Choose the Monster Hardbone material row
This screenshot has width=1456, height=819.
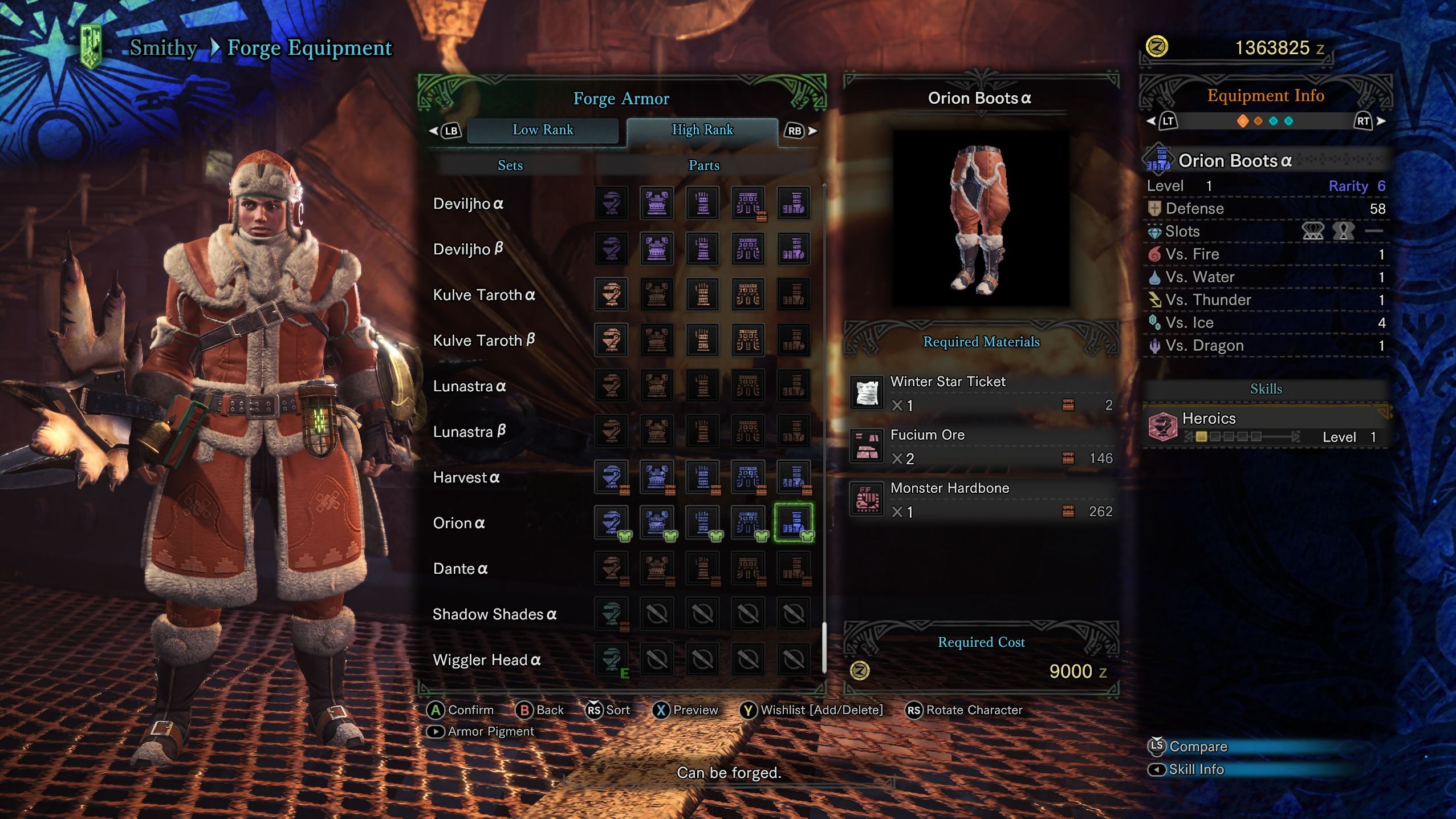pyautogui.click(x=981, y=500)
